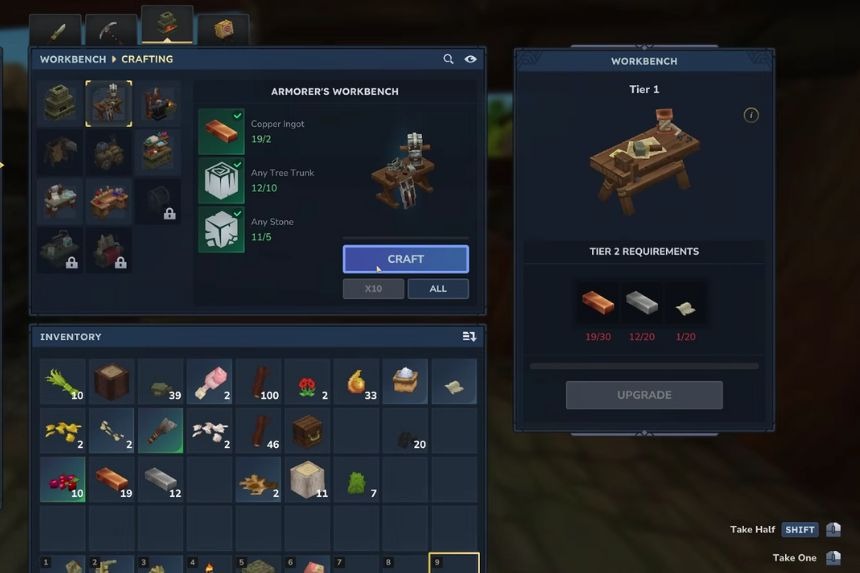Select the Copper Ingot ingredient slot
Viewport: 860px width, 573px height.
coord(221,132)
